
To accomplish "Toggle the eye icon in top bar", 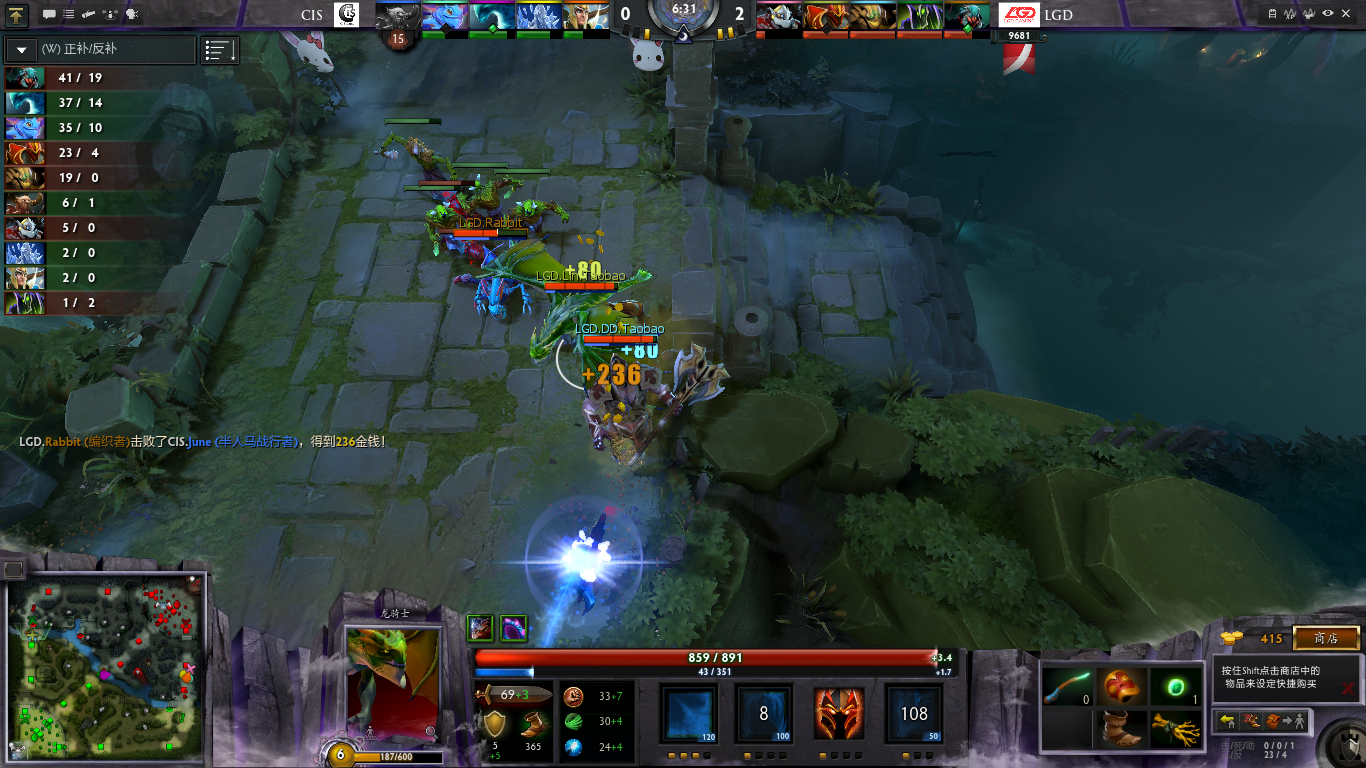I will pyautogui.click(x=1328, y=14).
